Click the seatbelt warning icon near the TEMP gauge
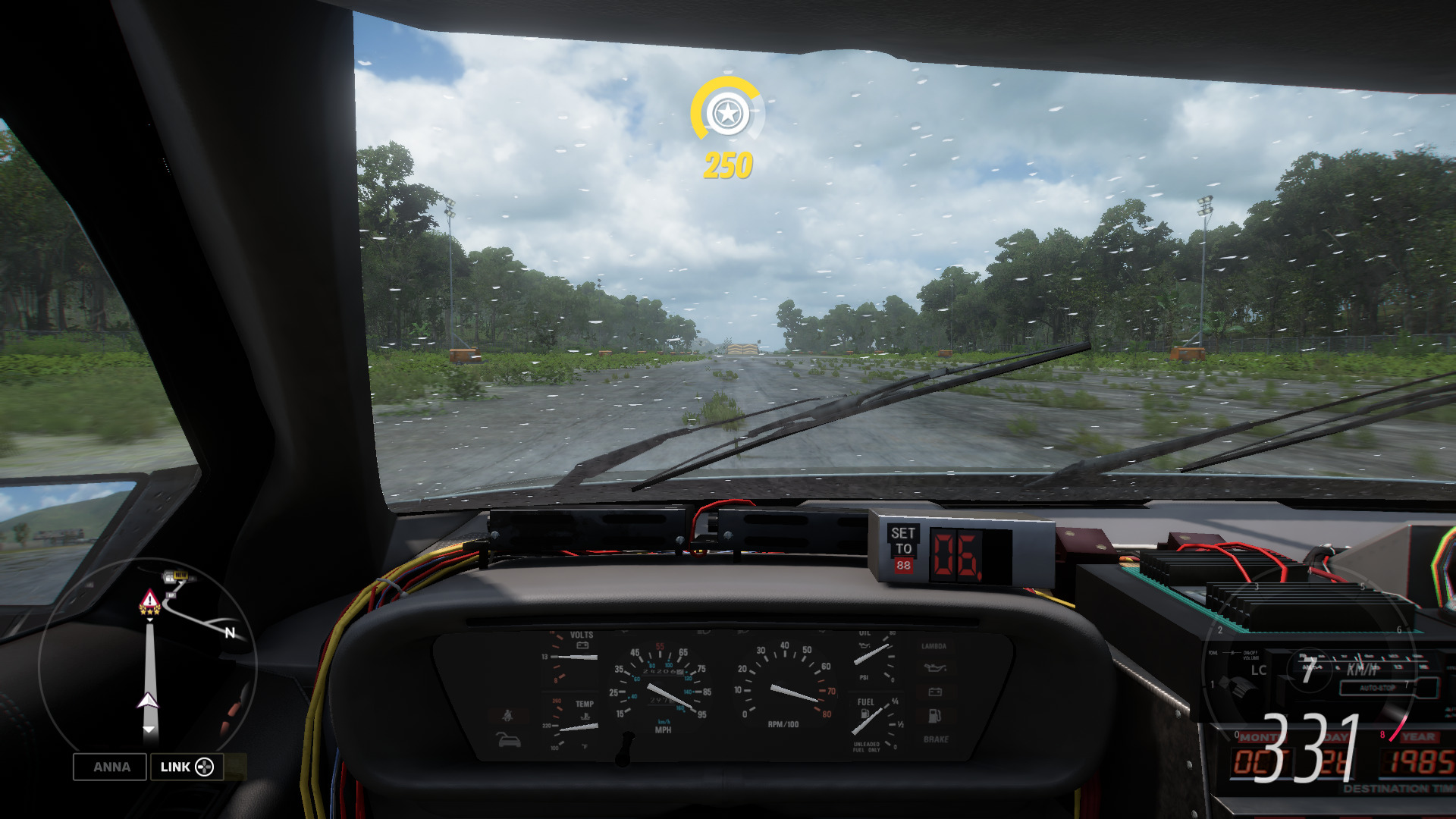 pyautogui.click(x=507, y=716)
